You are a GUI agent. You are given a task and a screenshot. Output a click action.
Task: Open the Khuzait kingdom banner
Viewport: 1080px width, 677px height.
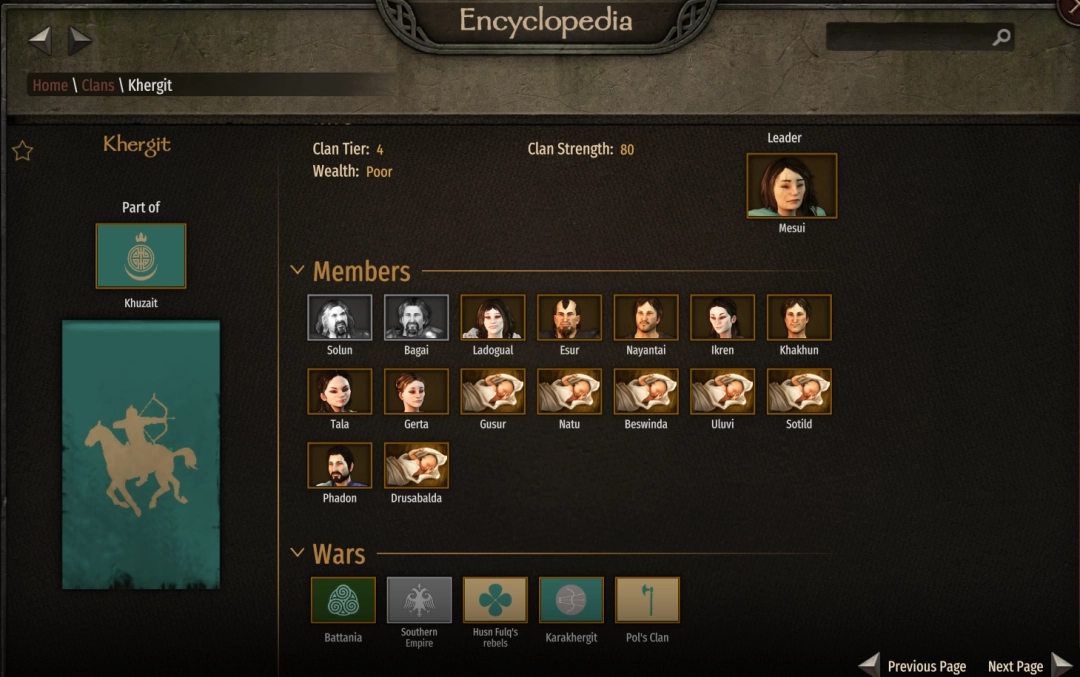tap(141, 256)
